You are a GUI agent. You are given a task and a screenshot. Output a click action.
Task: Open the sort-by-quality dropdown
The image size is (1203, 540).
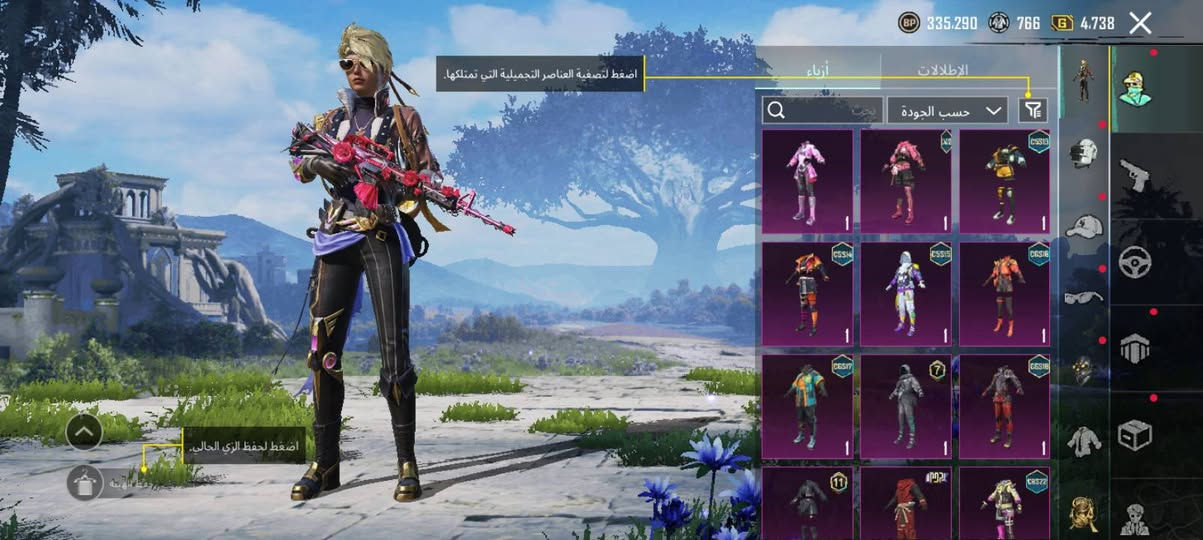tap(947, 110)
